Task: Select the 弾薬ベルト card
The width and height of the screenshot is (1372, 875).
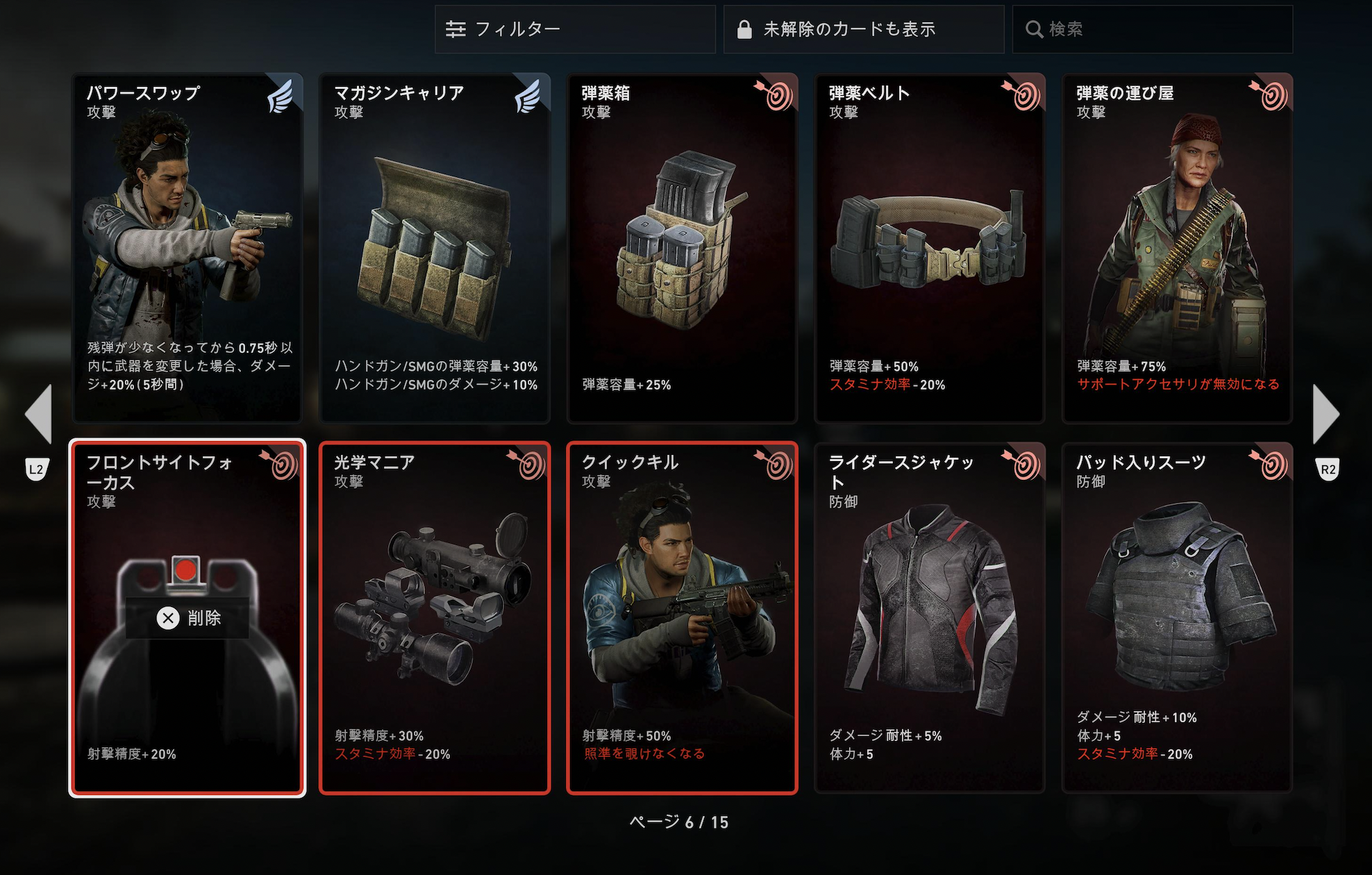Action: coord(929,248)
